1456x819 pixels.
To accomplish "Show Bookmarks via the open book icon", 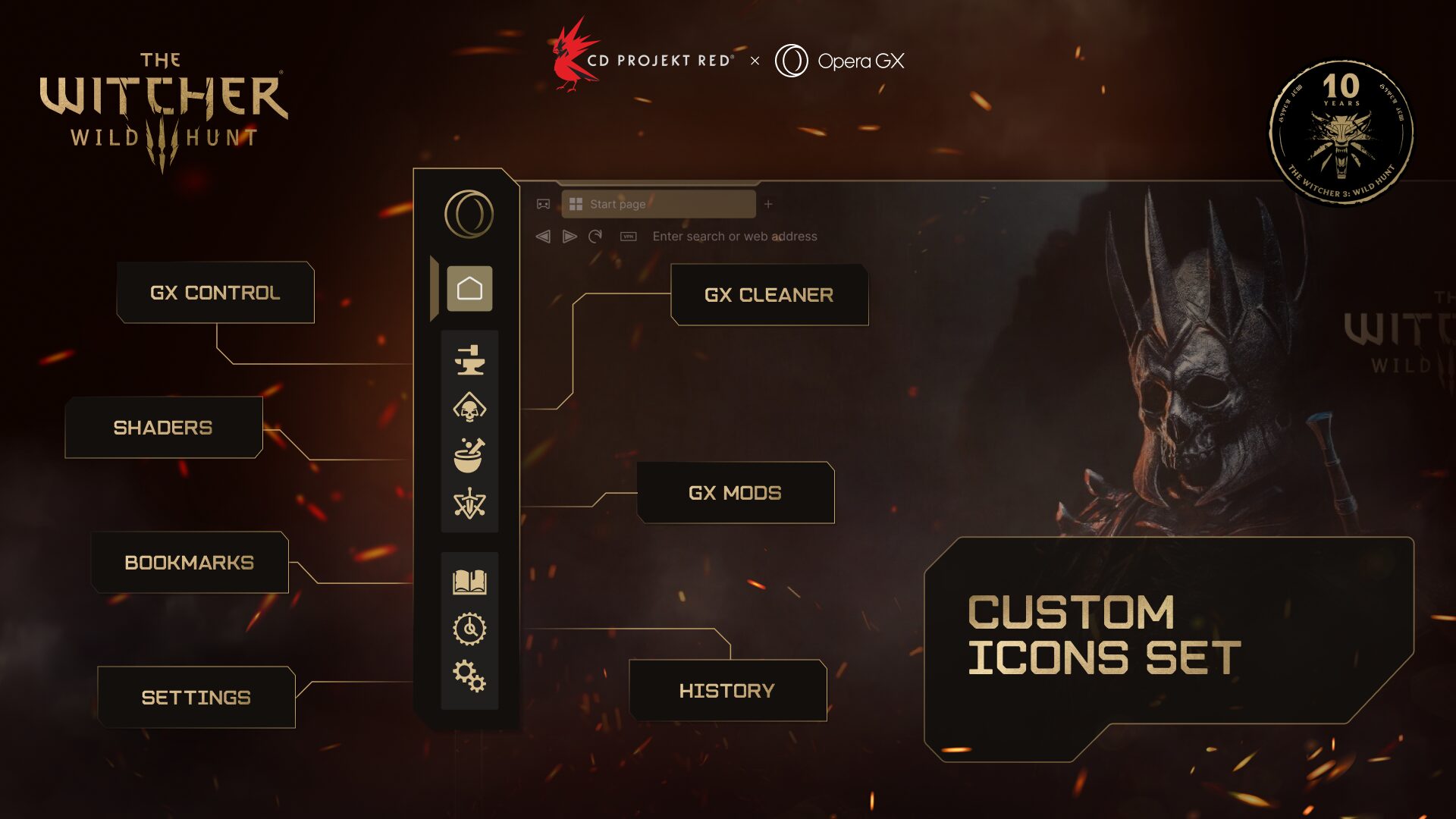I will pos(469,582).
